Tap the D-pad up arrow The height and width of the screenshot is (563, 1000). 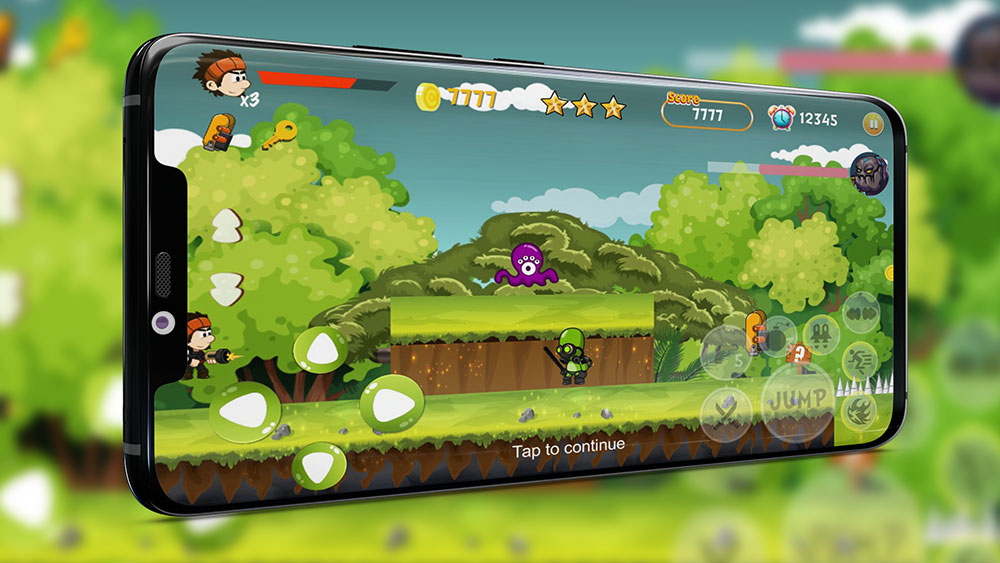coord(321,349)
